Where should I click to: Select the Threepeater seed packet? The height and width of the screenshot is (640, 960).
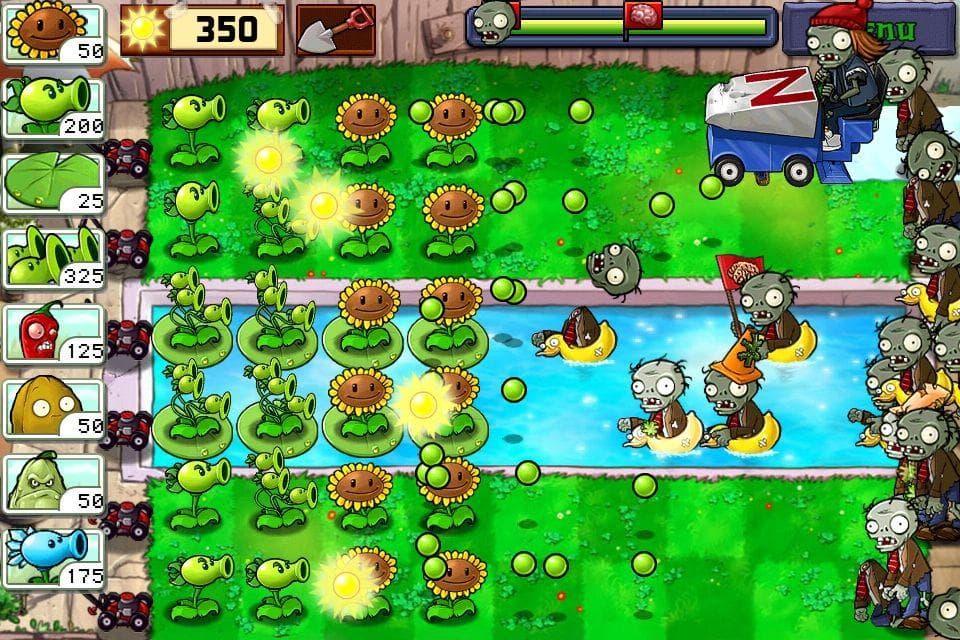55,257
